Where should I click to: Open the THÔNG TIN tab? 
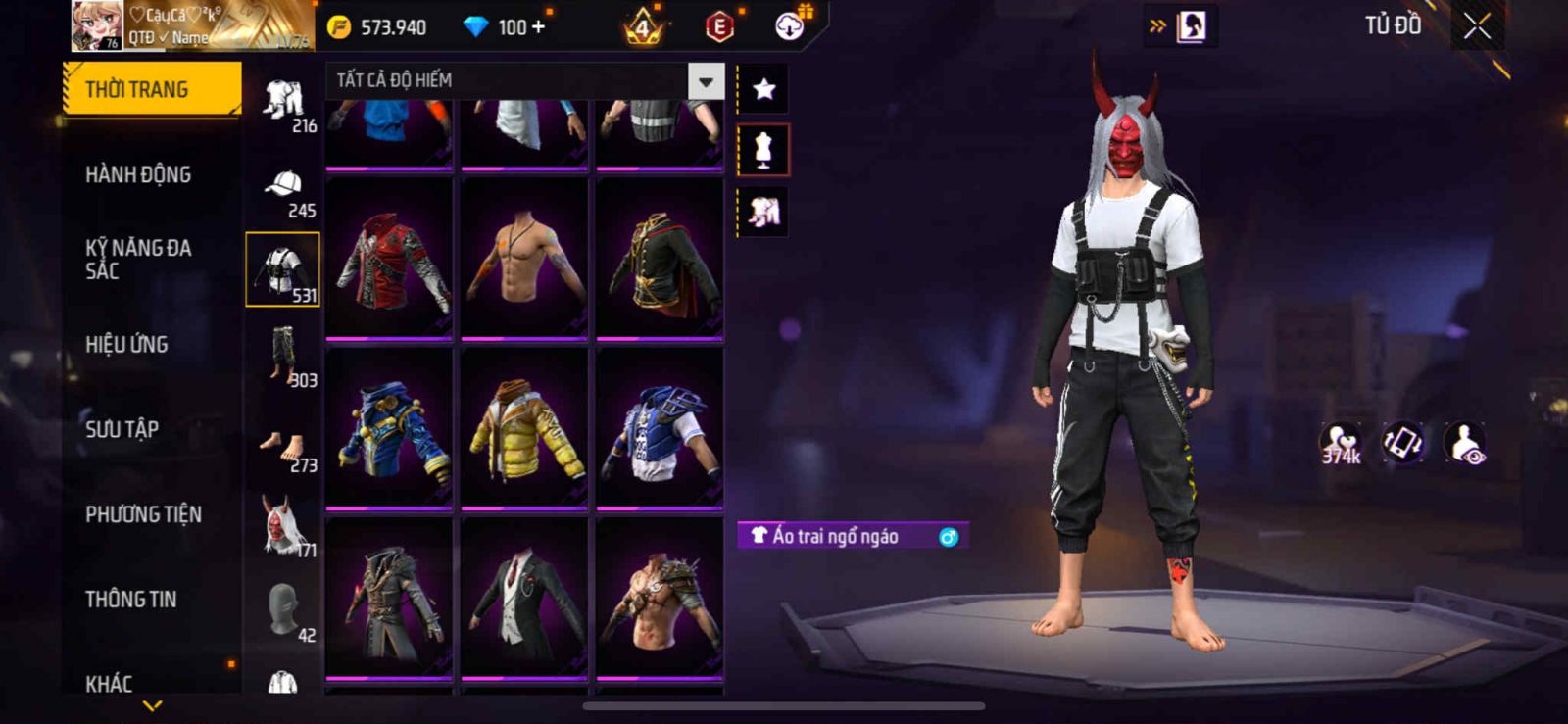pos(130,599)
